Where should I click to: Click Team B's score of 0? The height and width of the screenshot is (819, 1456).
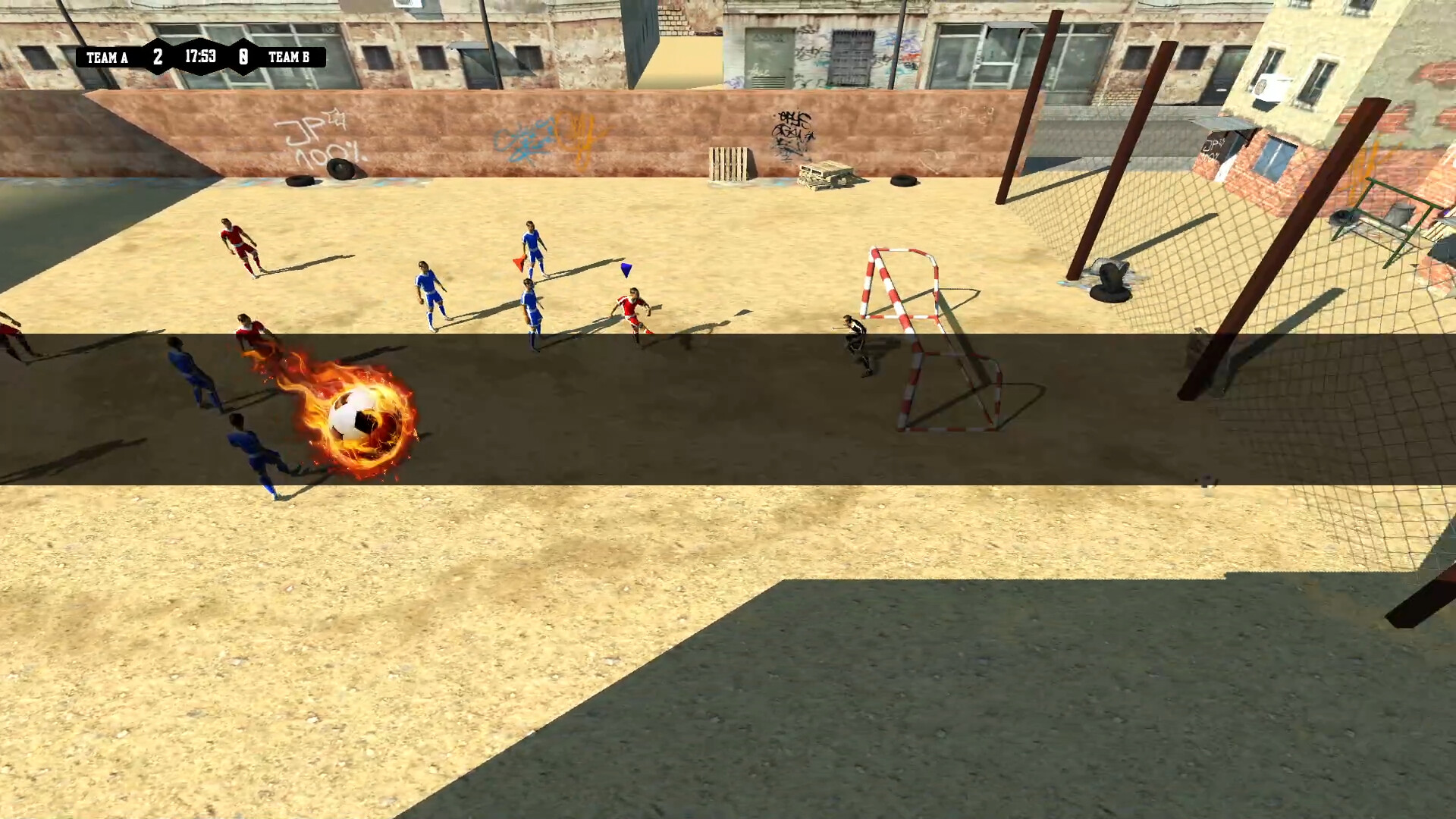pos(243,55)
